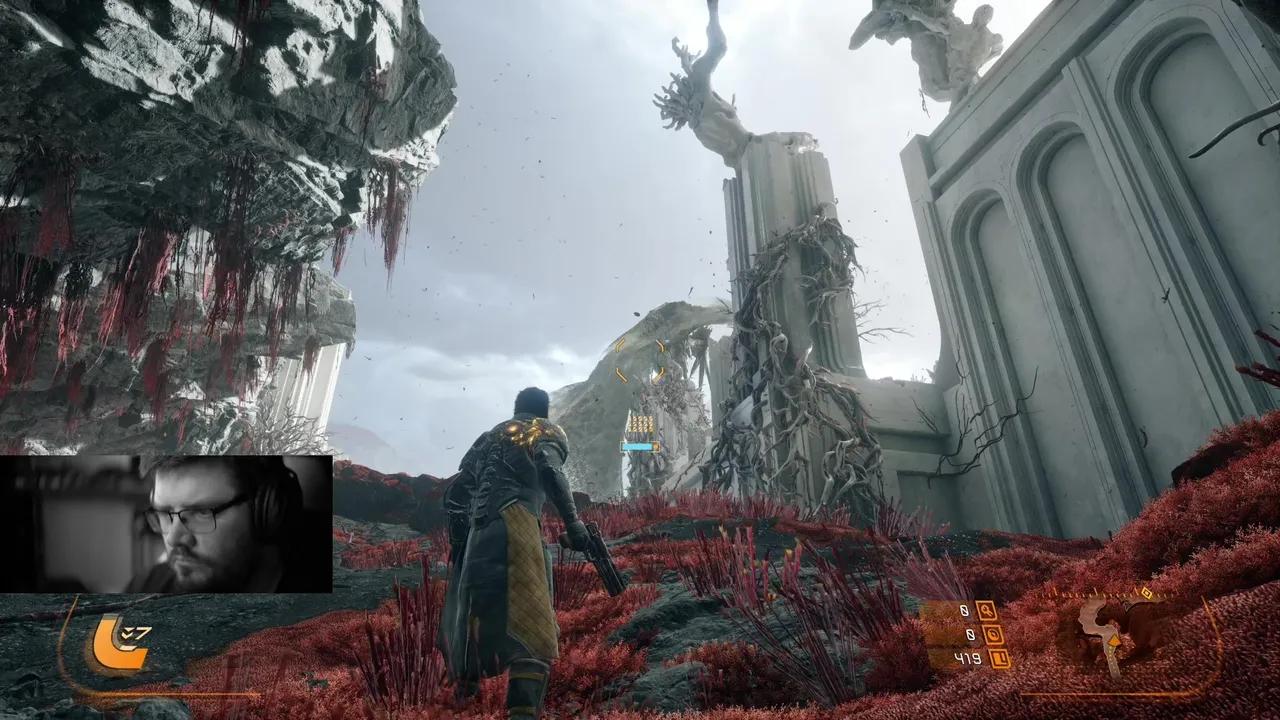Screen dimensions: 1280x720
Task: Select the cooldown number 7 on the ability icon
Action: (x=144, y=631)
